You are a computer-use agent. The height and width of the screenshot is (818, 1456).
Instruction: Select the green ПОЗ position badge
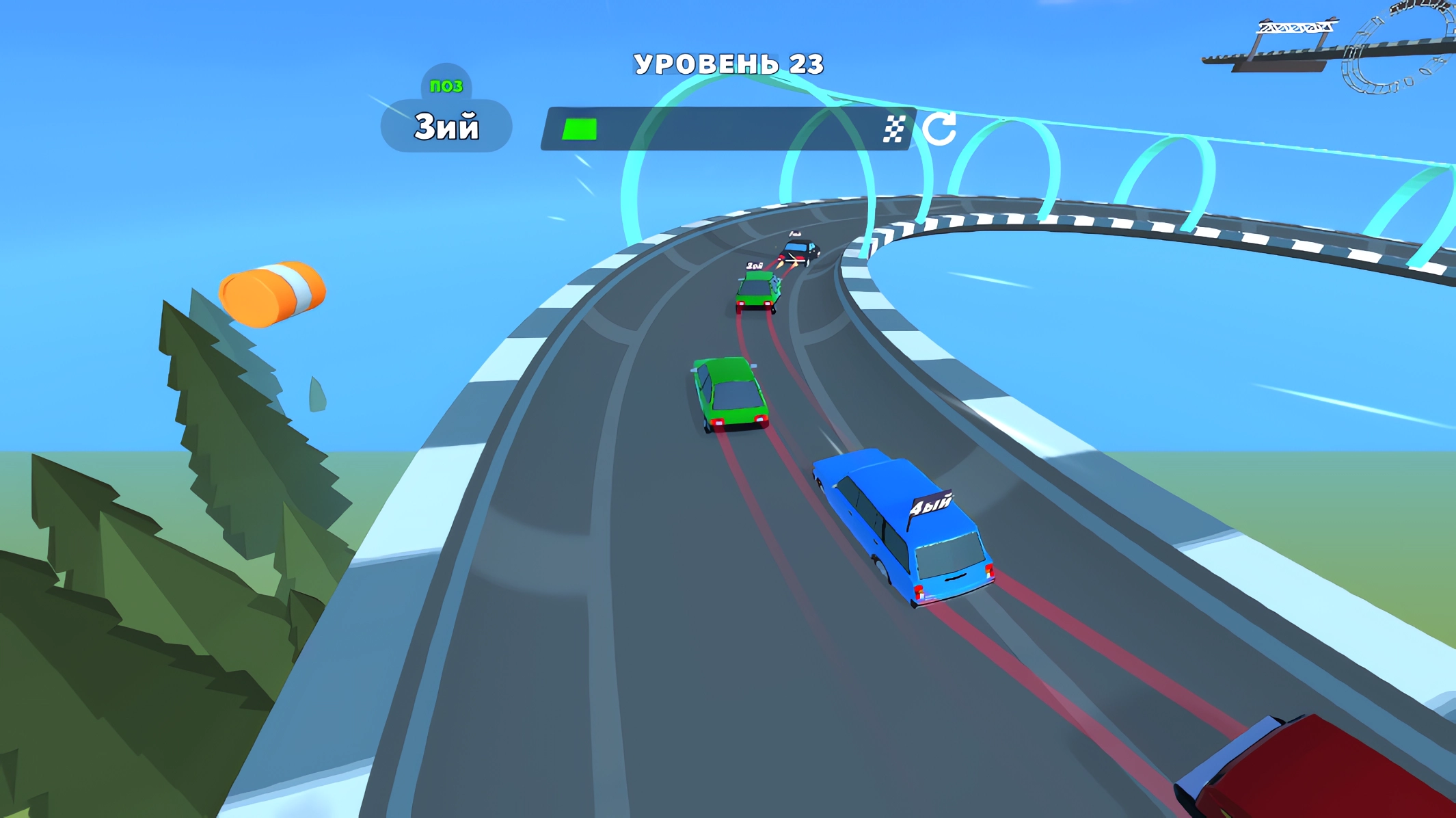[x=445, y=85]
